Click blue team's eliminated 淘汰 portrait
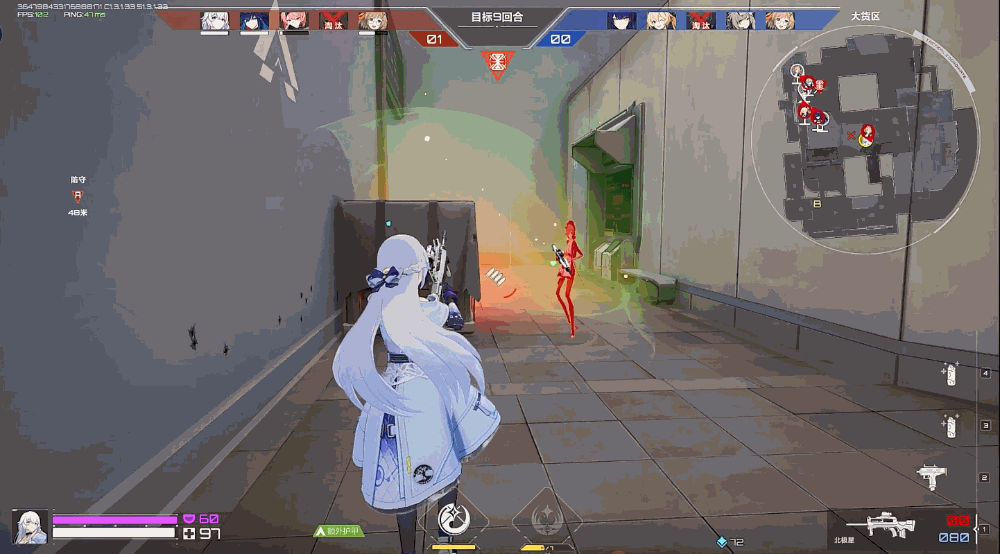The width and height of the screenshot is (1000, 554). 700,20
